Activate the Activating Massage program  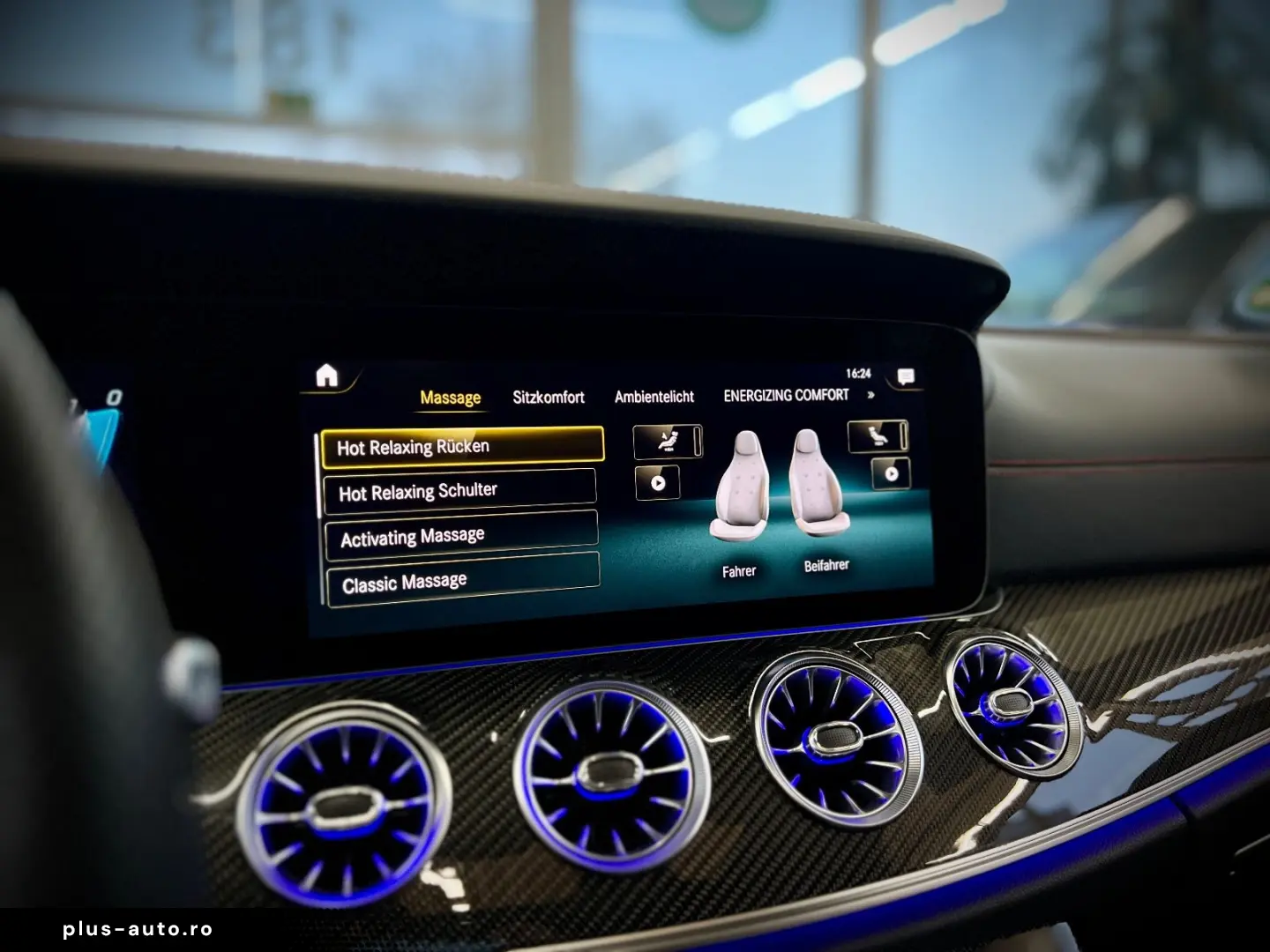459,536
